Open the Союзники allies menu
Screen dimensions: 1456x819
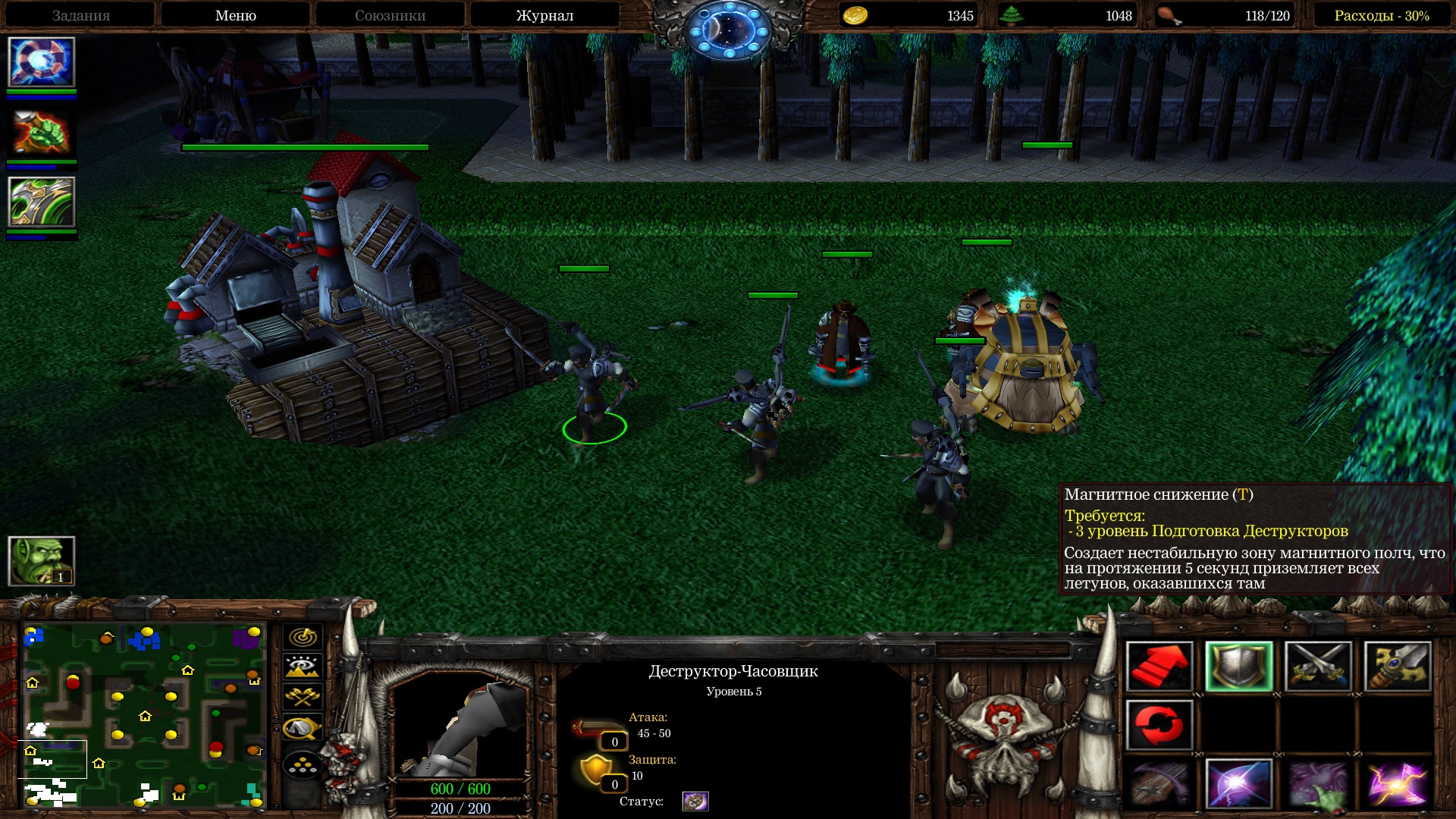tap(390, 15)
